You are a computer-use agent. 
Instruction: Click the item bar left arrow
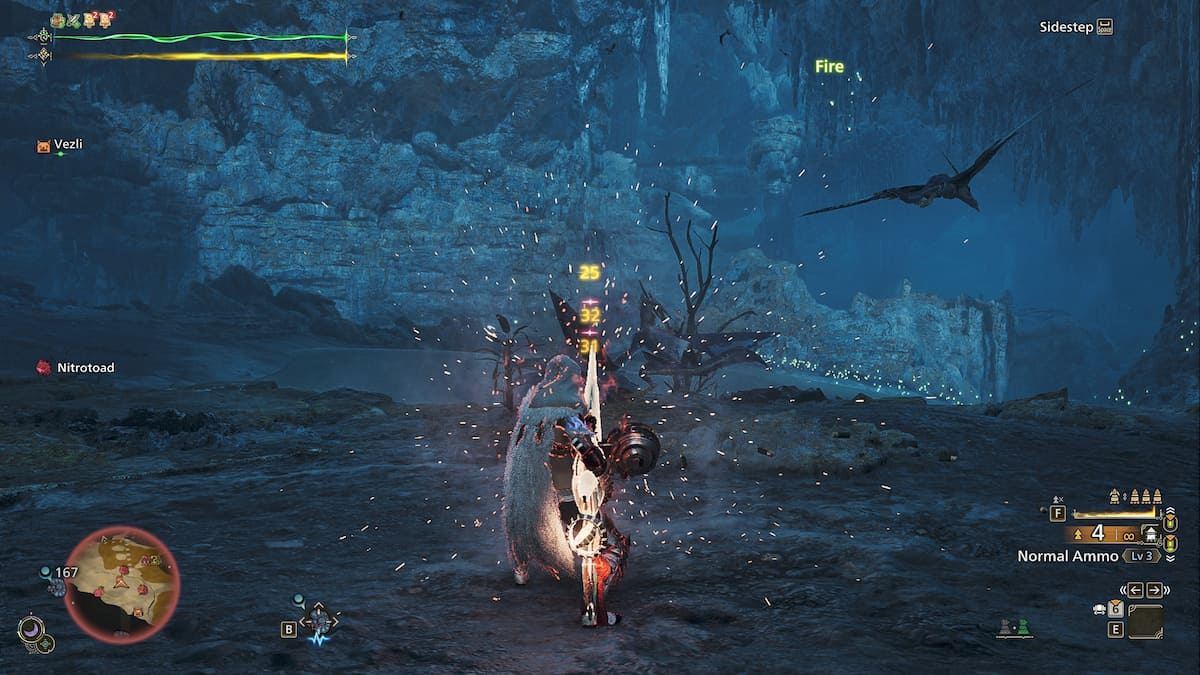pos(1135,590)
